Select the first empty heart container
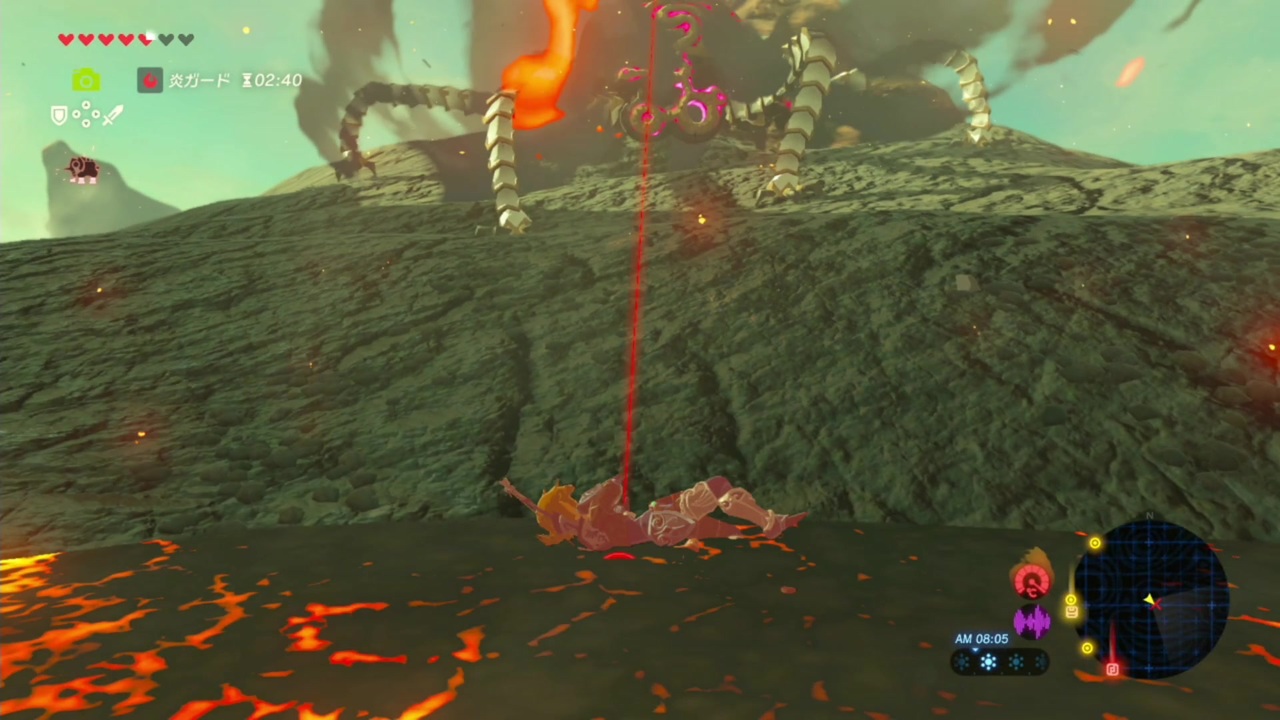1280x720 pixels. click(166, 39)
